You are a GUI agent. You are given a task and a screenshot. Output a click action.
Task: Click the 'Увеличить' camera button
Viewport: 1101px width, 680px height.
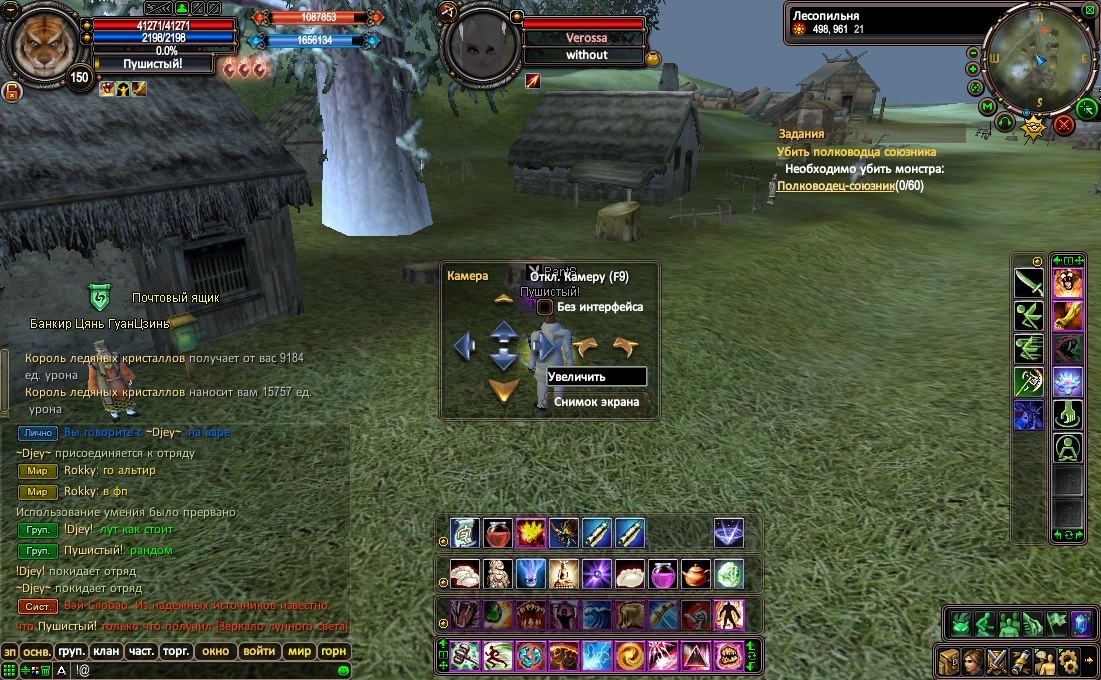(596, 376)
